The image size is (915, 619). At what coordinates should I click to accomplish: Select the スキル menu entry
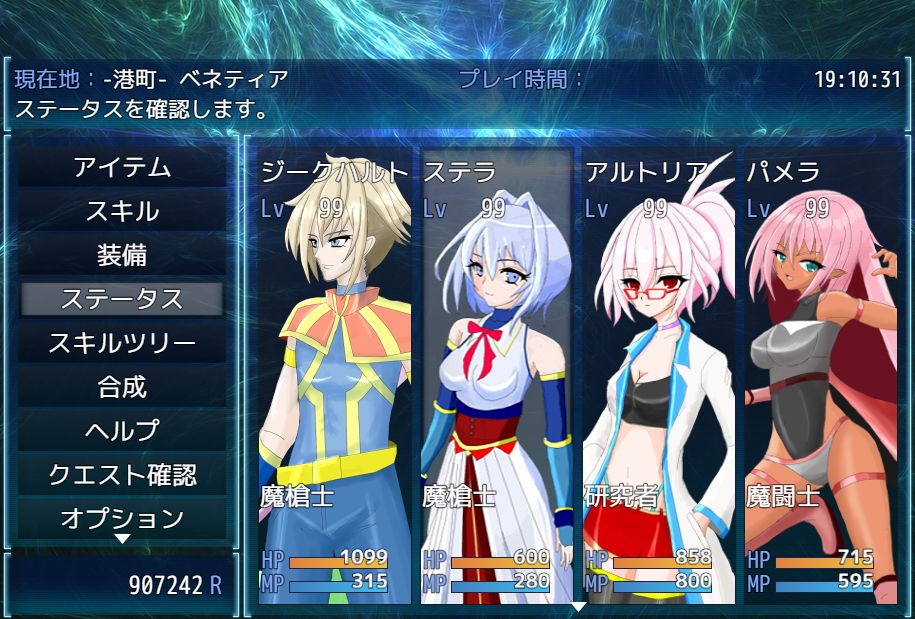tap(122, 212)
